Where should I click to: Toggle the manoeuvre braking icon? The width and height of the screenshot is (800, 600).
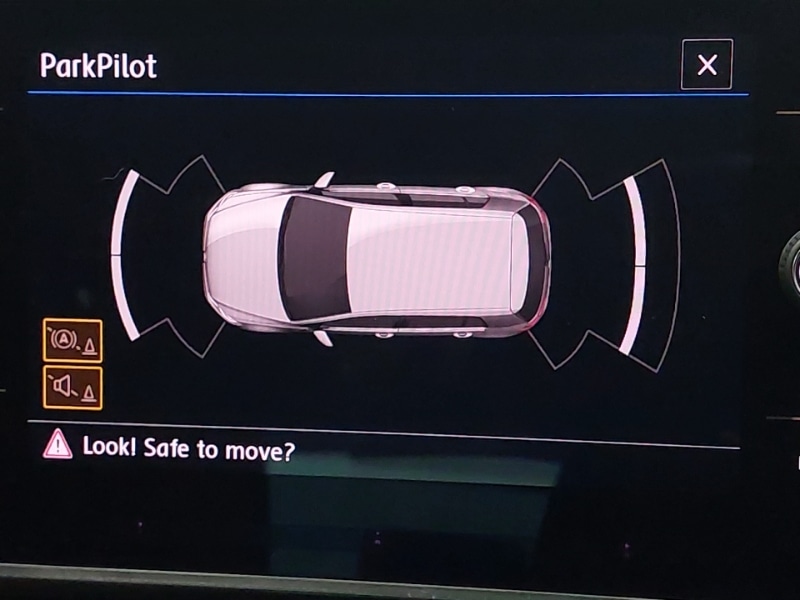pos(72,340)
